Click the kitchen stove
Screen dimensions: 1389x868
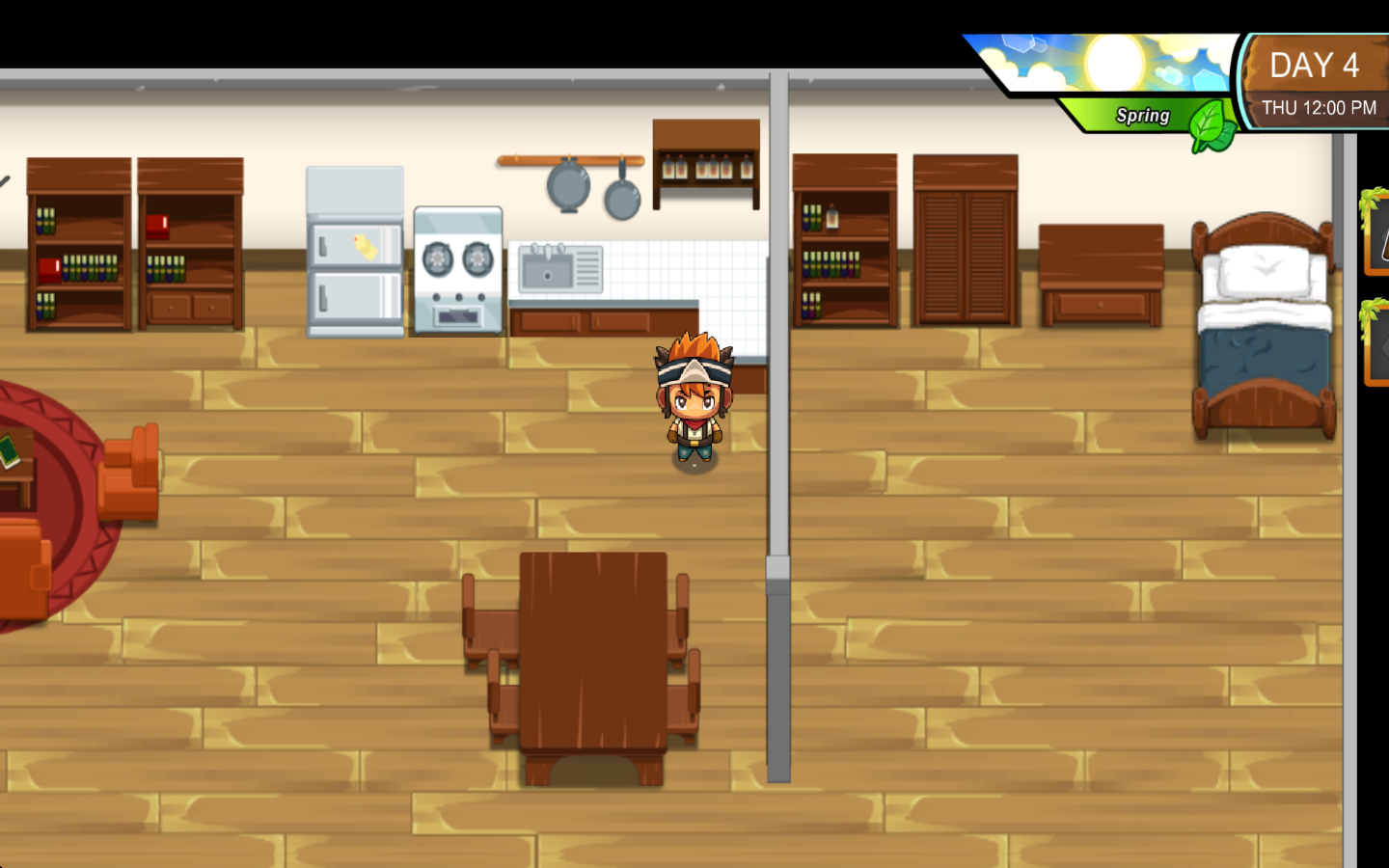(457, 270)
